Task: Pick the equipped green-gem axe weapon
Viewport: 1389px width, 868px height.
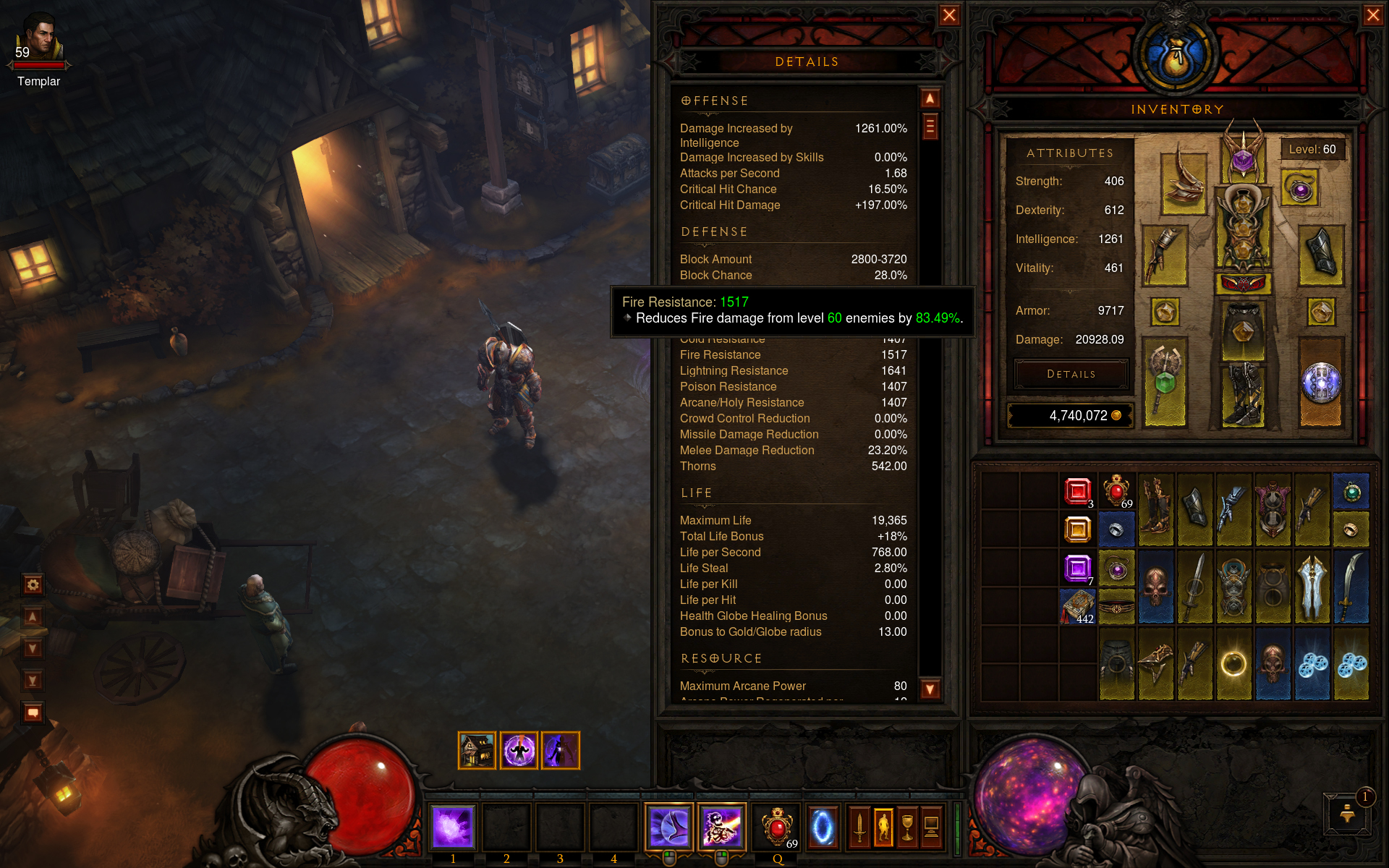Action: (x=1165, y=380)
